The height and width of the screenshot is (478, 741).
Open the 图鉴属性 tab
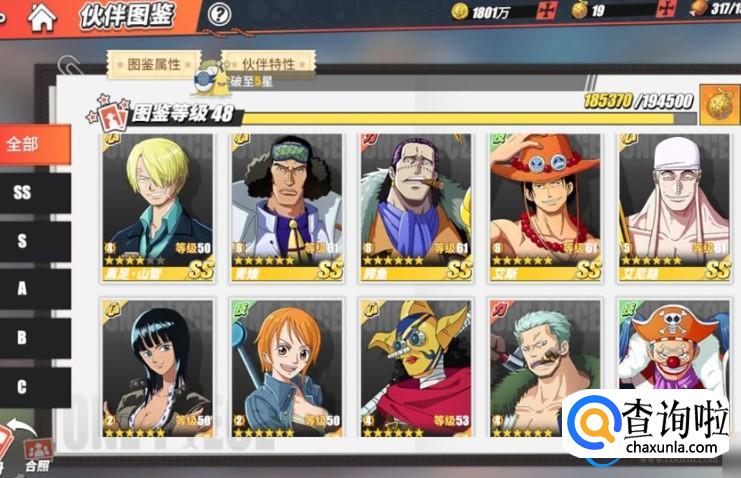point(155,64)
